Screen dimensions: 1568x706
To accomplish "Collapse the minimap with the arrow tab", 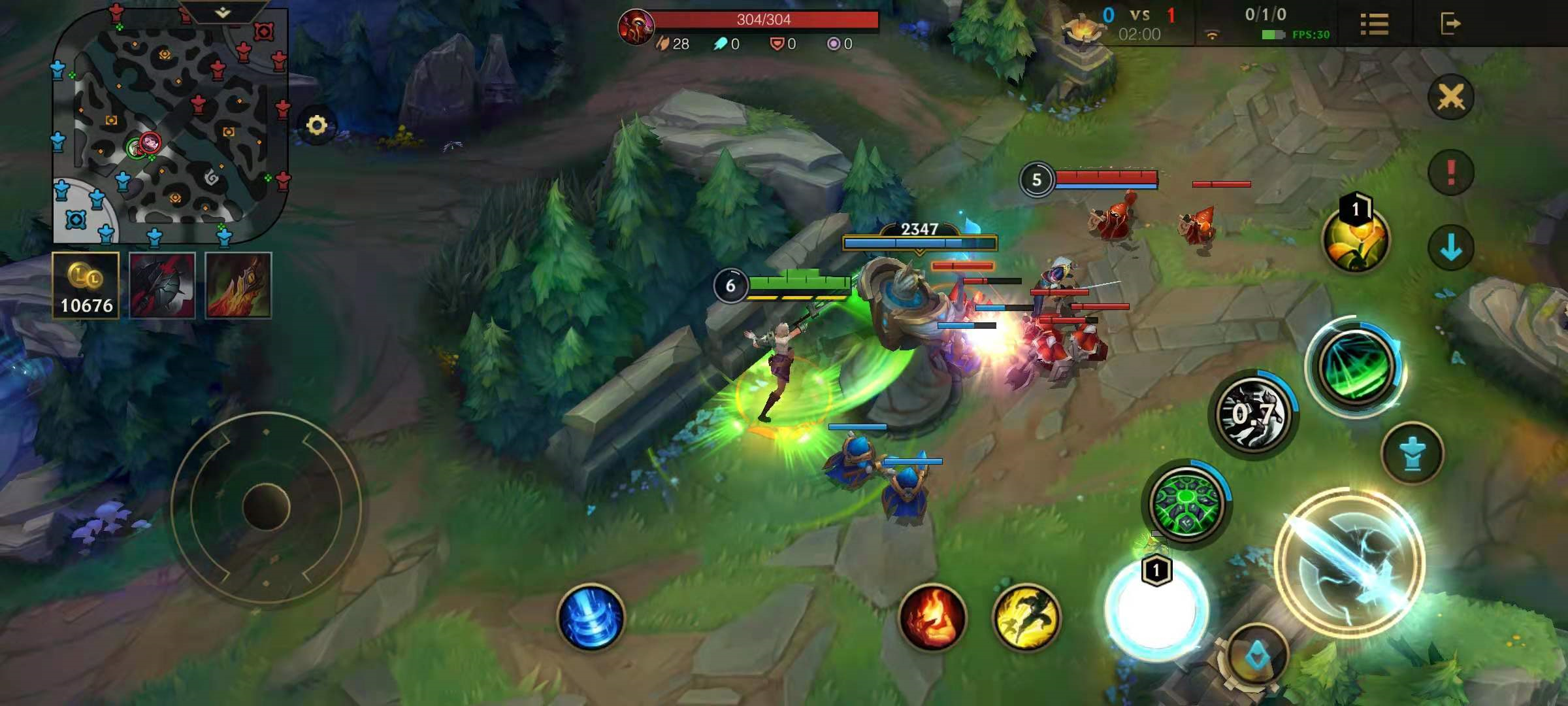I will point(222,12).
